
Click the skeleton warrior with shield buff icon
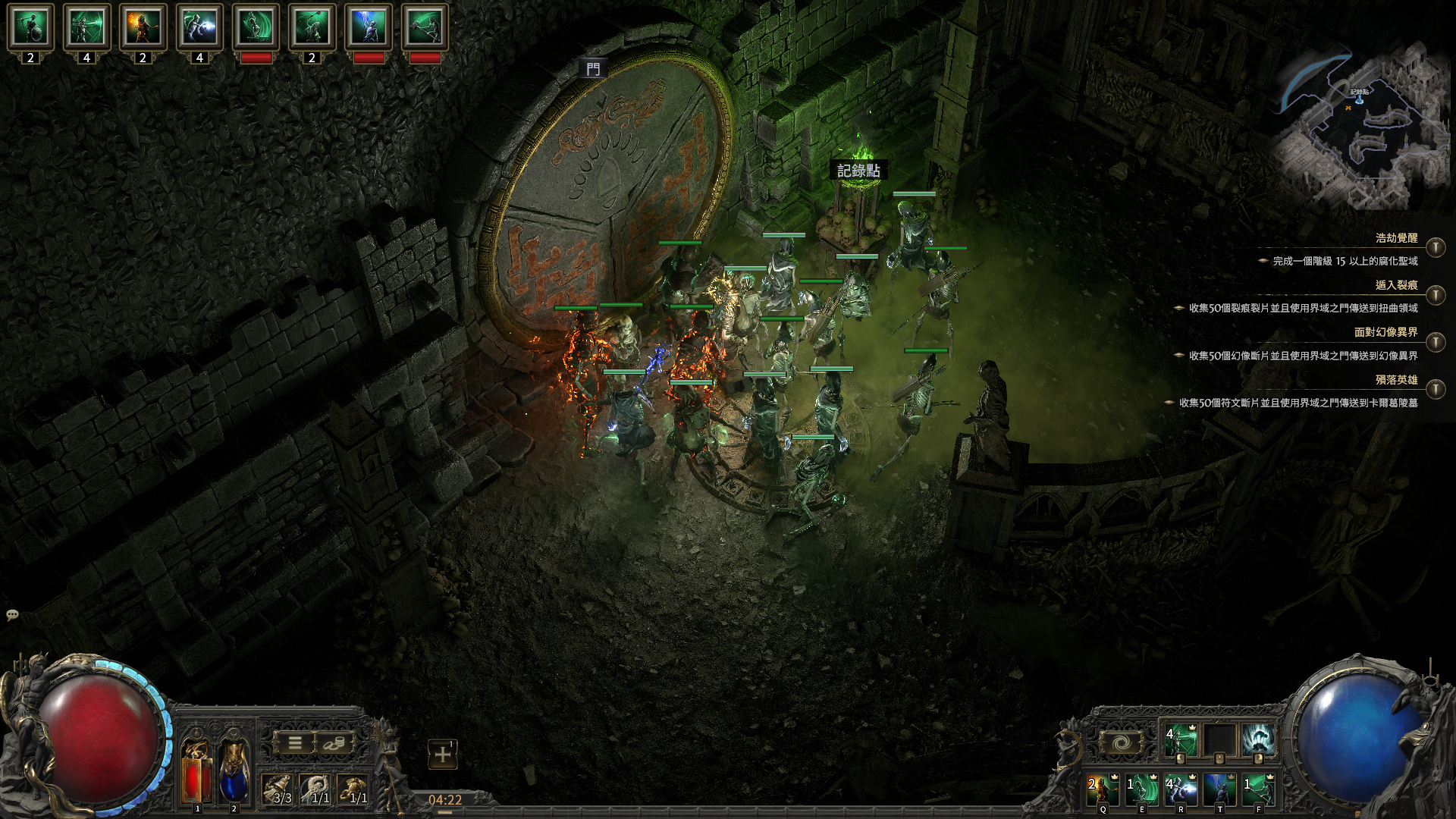pyautogui.click(x=30, y=27)
